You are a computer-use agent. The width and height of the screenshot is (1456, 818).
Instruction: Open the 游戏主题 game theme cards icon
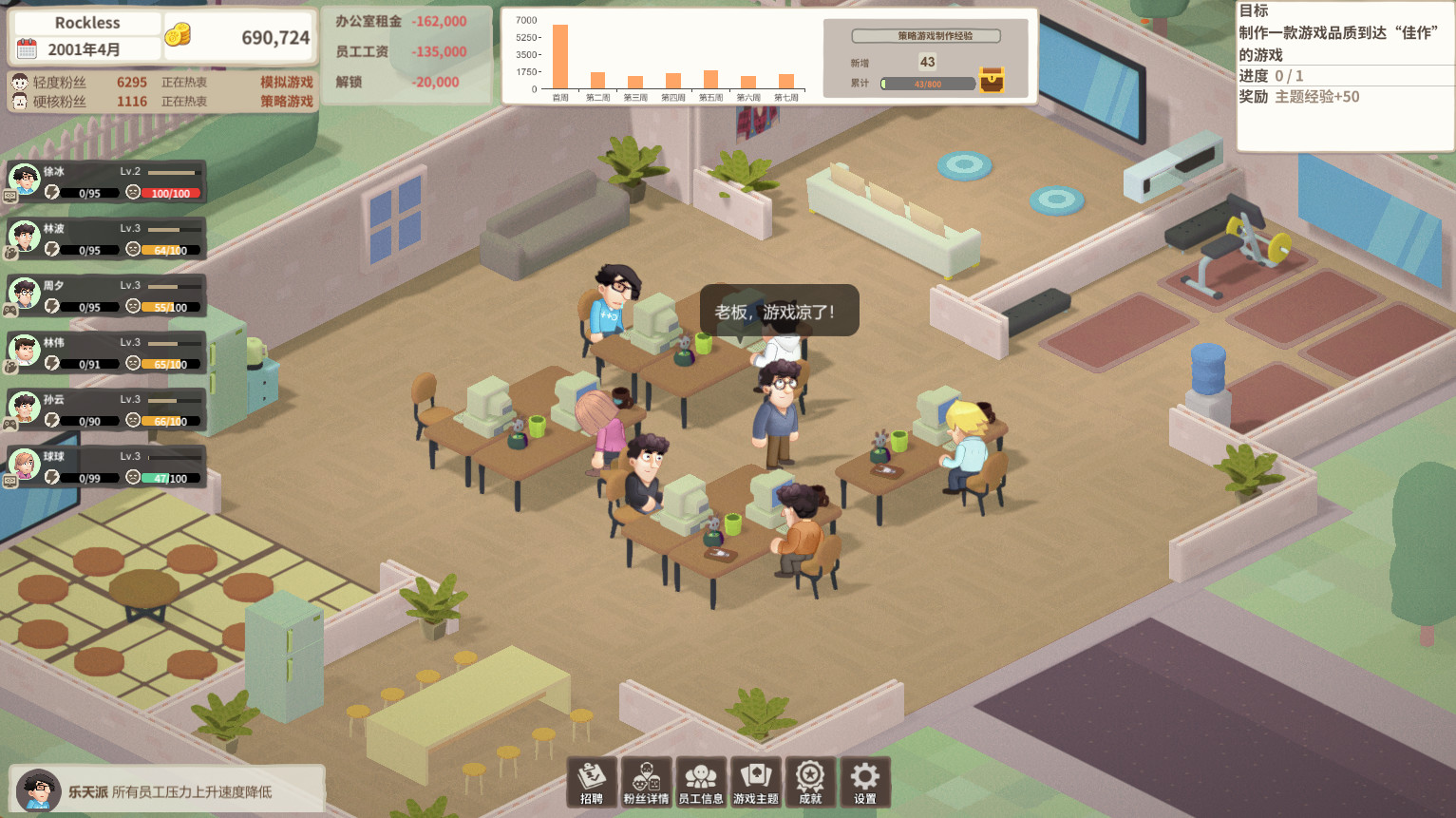755,781
